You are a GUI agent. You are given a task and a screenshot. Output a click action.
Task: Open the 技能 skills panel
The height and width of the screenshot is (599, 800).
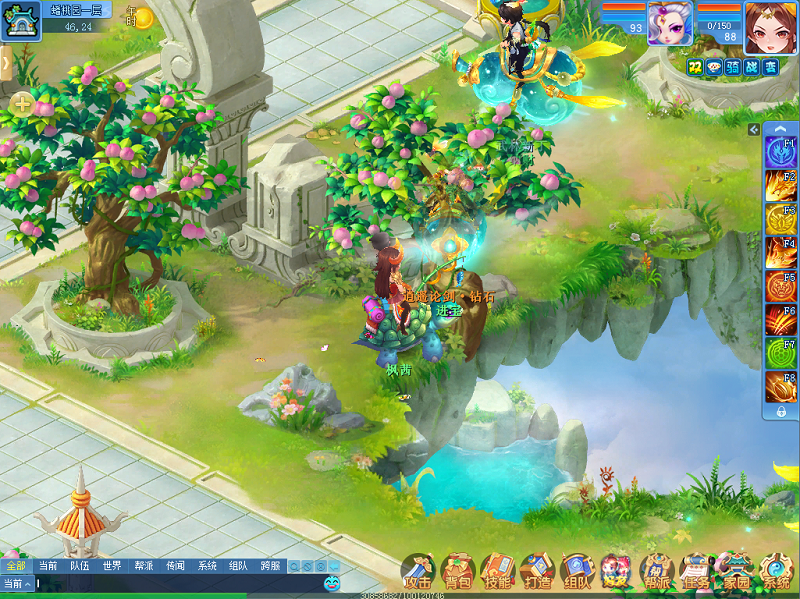click(497, 572)
